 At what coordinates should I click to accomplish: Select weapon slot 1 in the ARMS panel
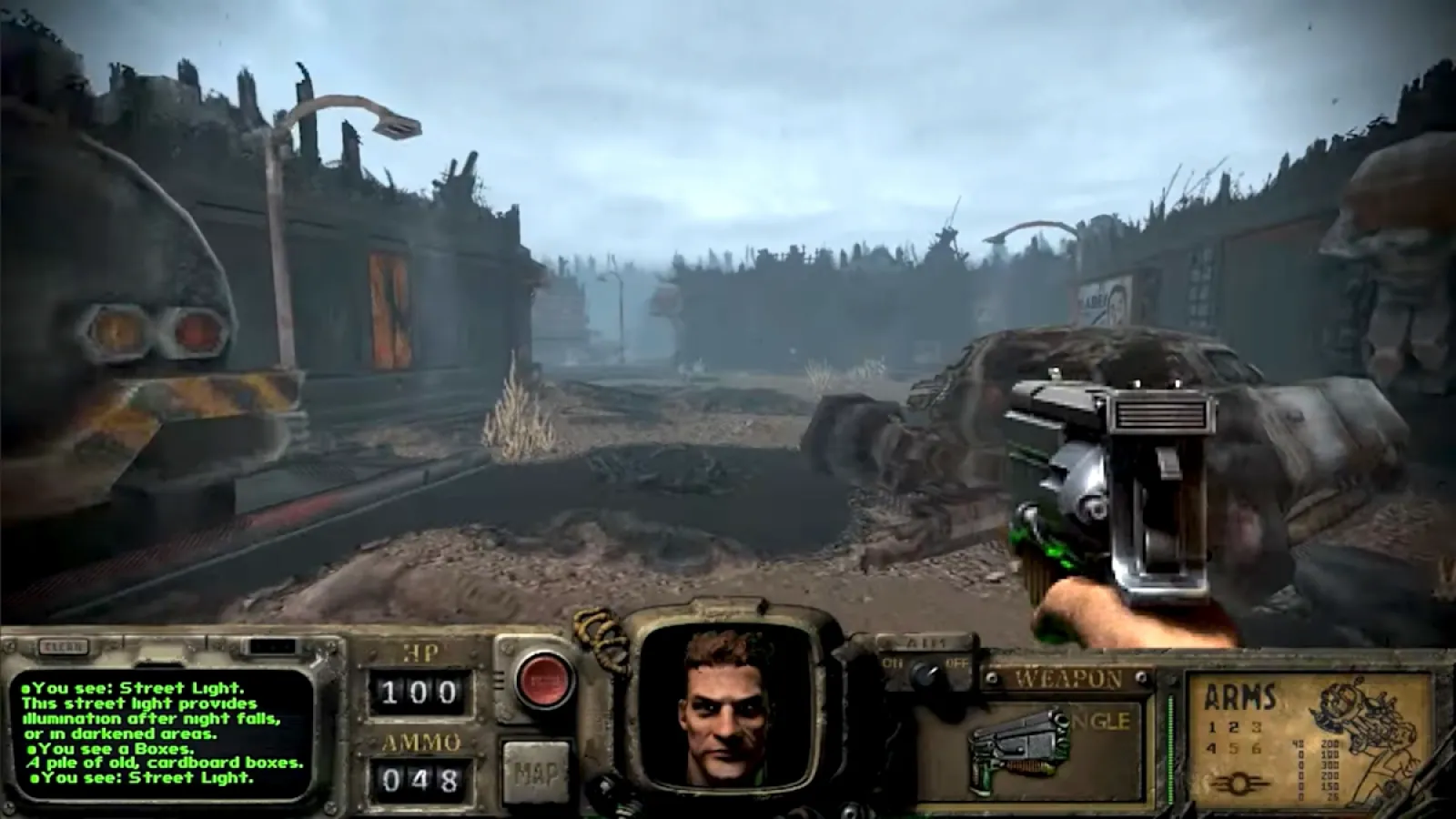(1212, 727)
